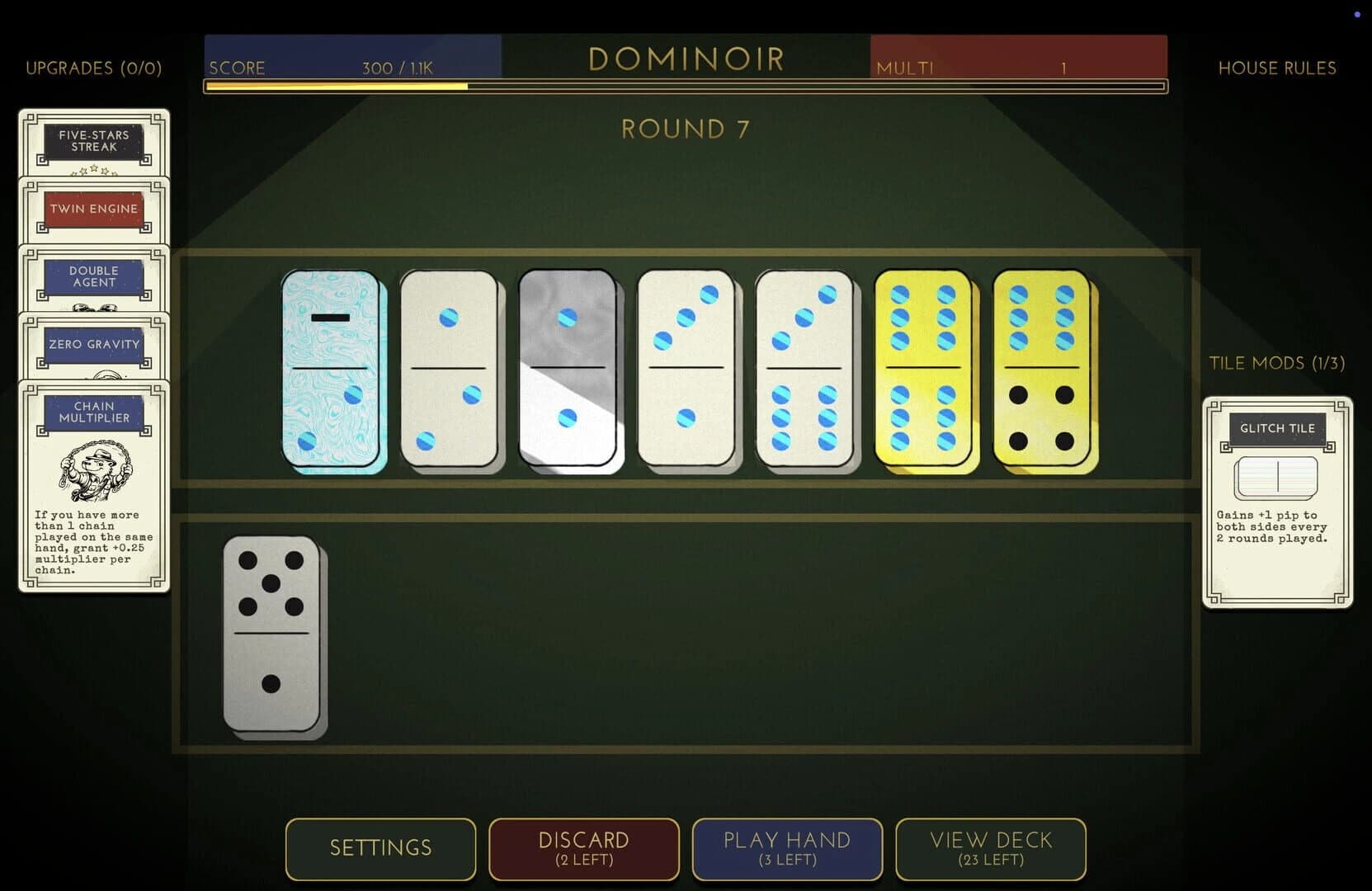This screenshot has width=1372, height=891.
Task: Open the Upgrades panel
Action: tap(94, 68)
